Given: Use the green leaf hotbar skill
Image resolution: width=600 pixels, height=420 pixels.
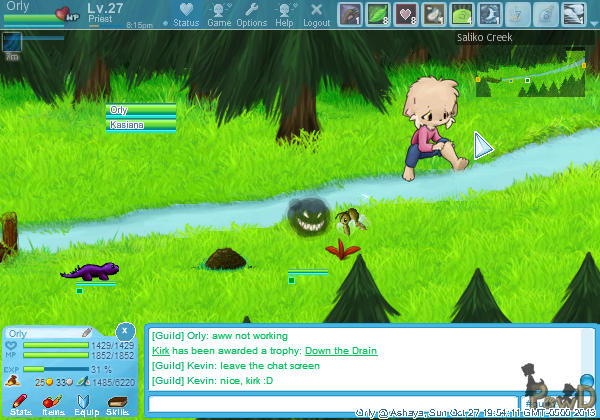Looking at the screenshot, I should [x=378, y=14].
